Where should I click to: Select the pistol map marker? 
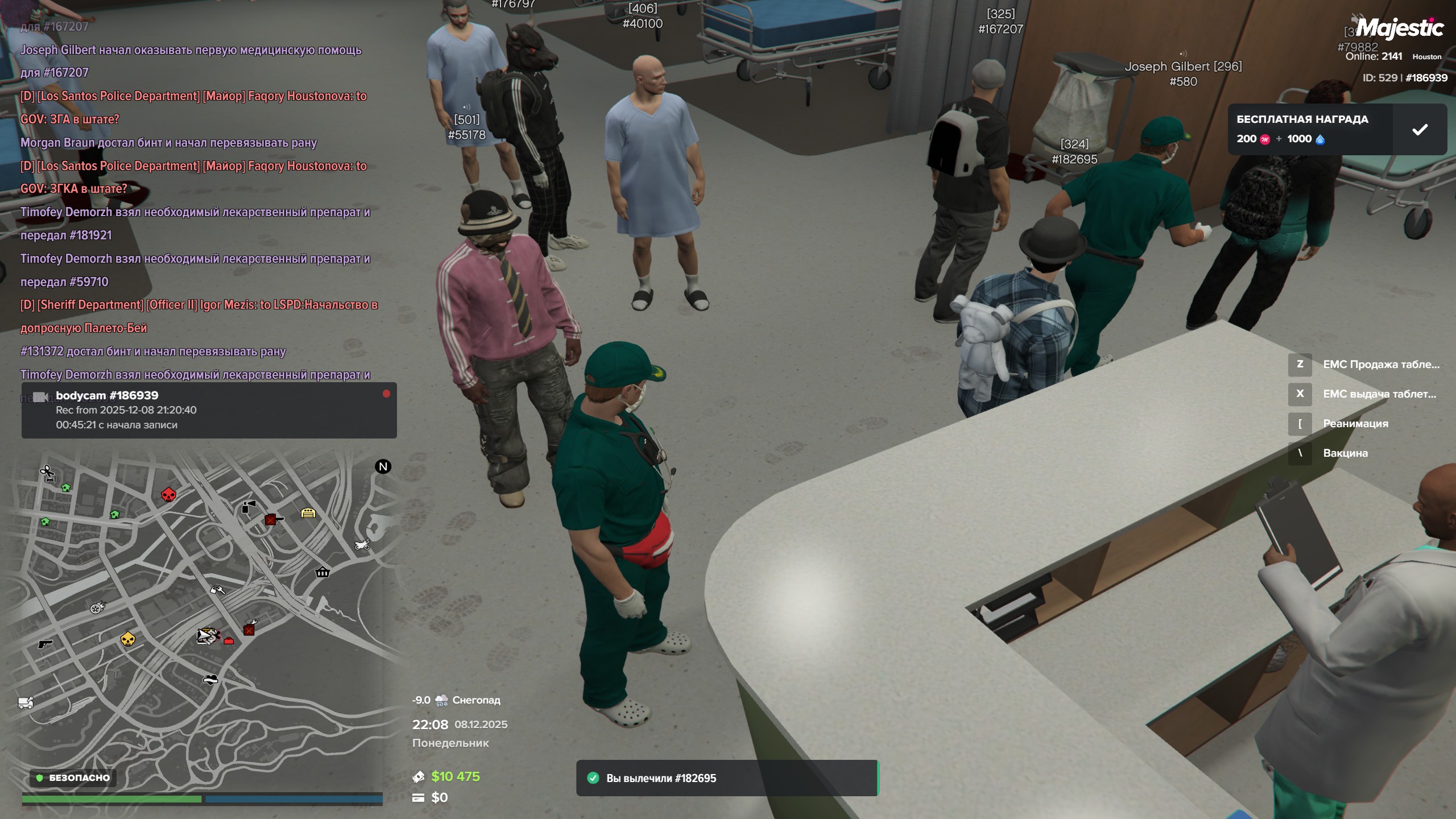click(x=44, y=644)
